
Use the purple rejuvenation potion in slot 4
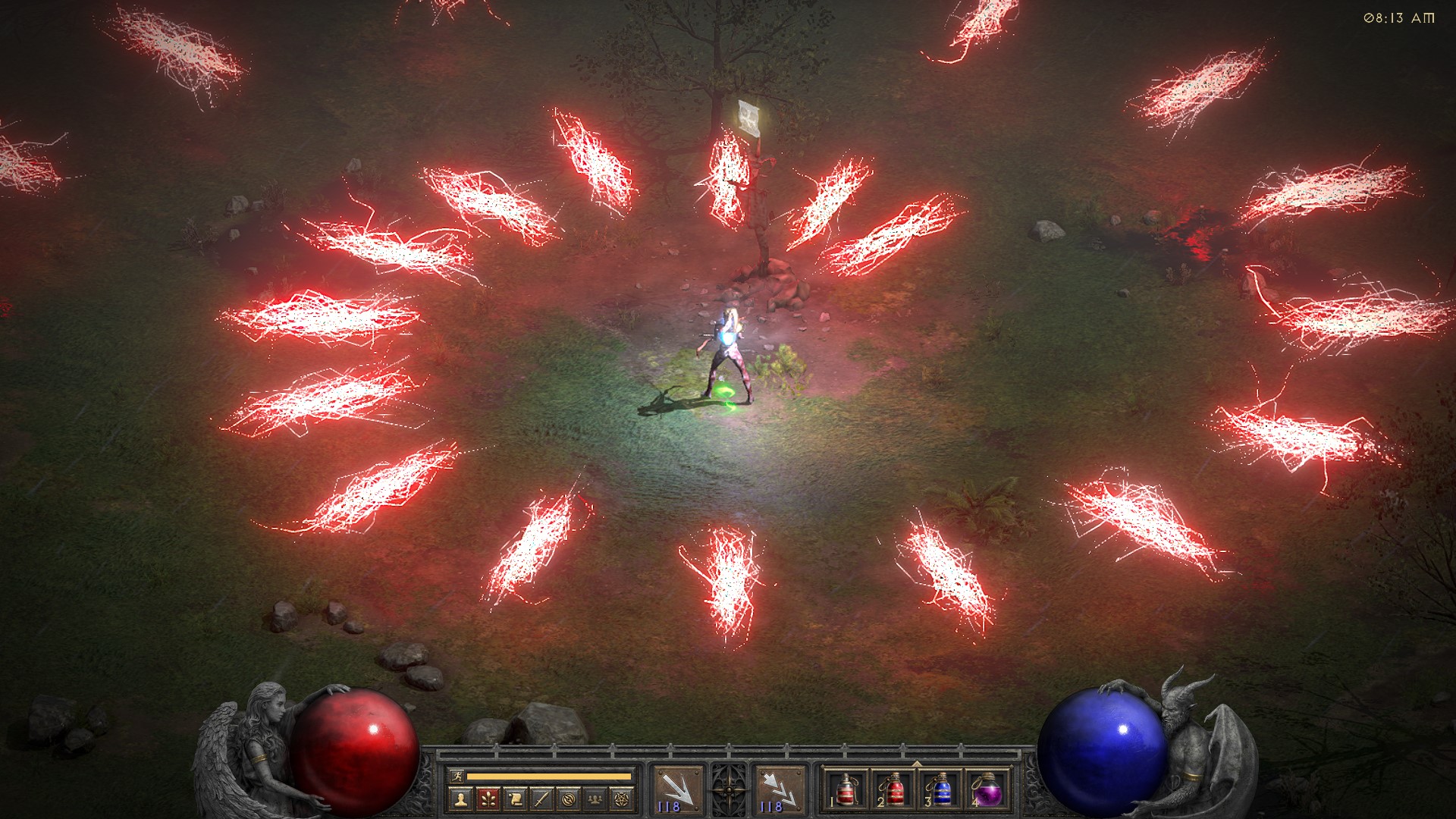click(987, 790)
